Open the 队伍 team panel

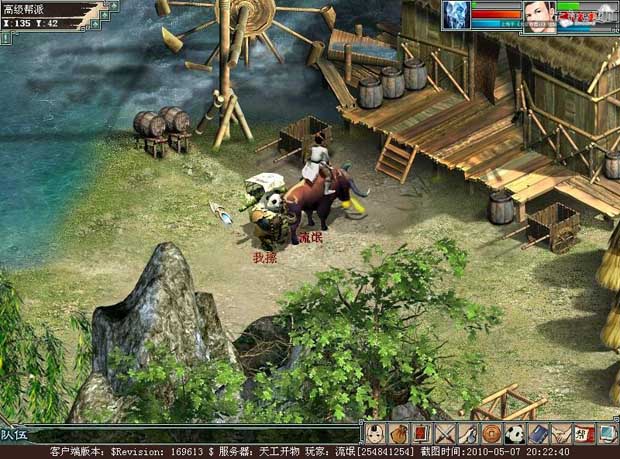coord(14,434)
